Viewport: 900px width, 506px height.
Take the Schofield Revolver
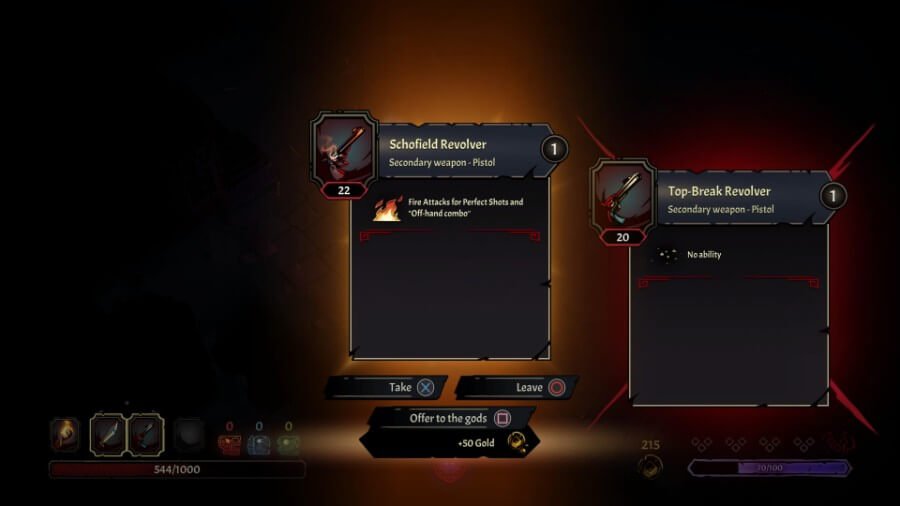click(387, 387)
